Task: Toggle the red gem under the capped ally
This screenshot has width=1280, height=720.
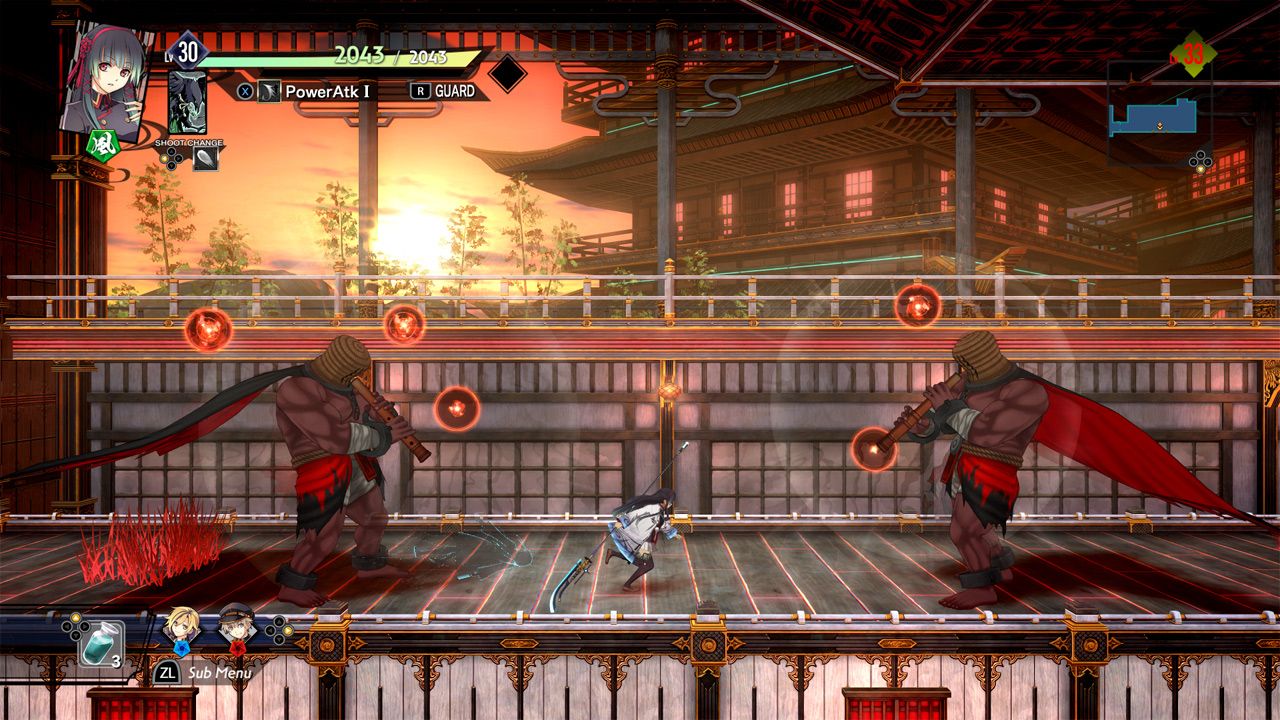Action: click(x=238, y=648)
